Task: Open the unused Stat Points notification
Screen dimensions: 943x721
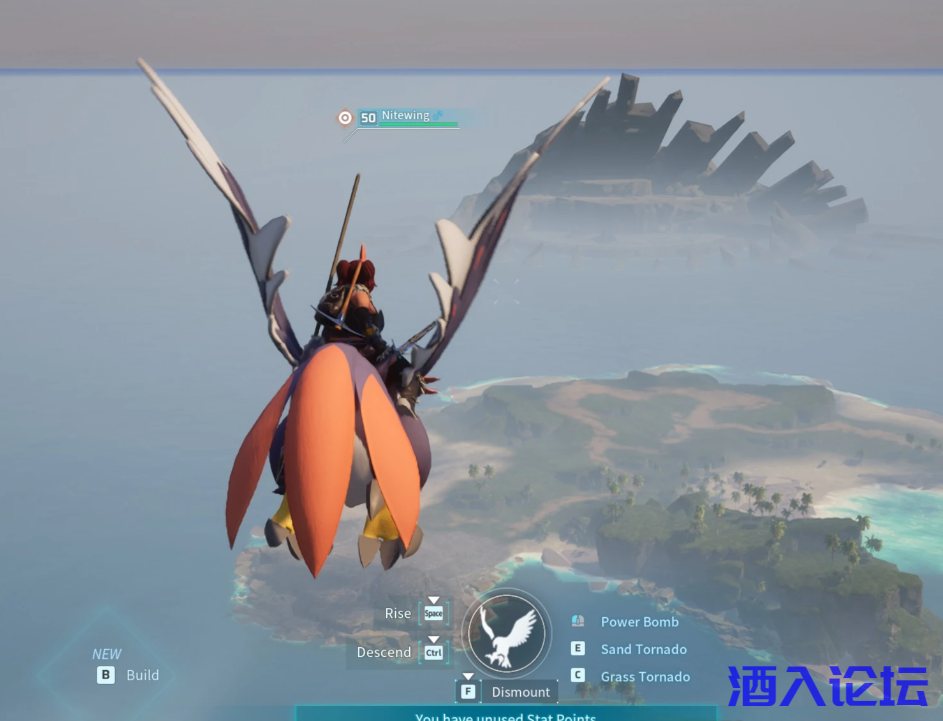Action: pyautogui.click(x=506, y=715)
